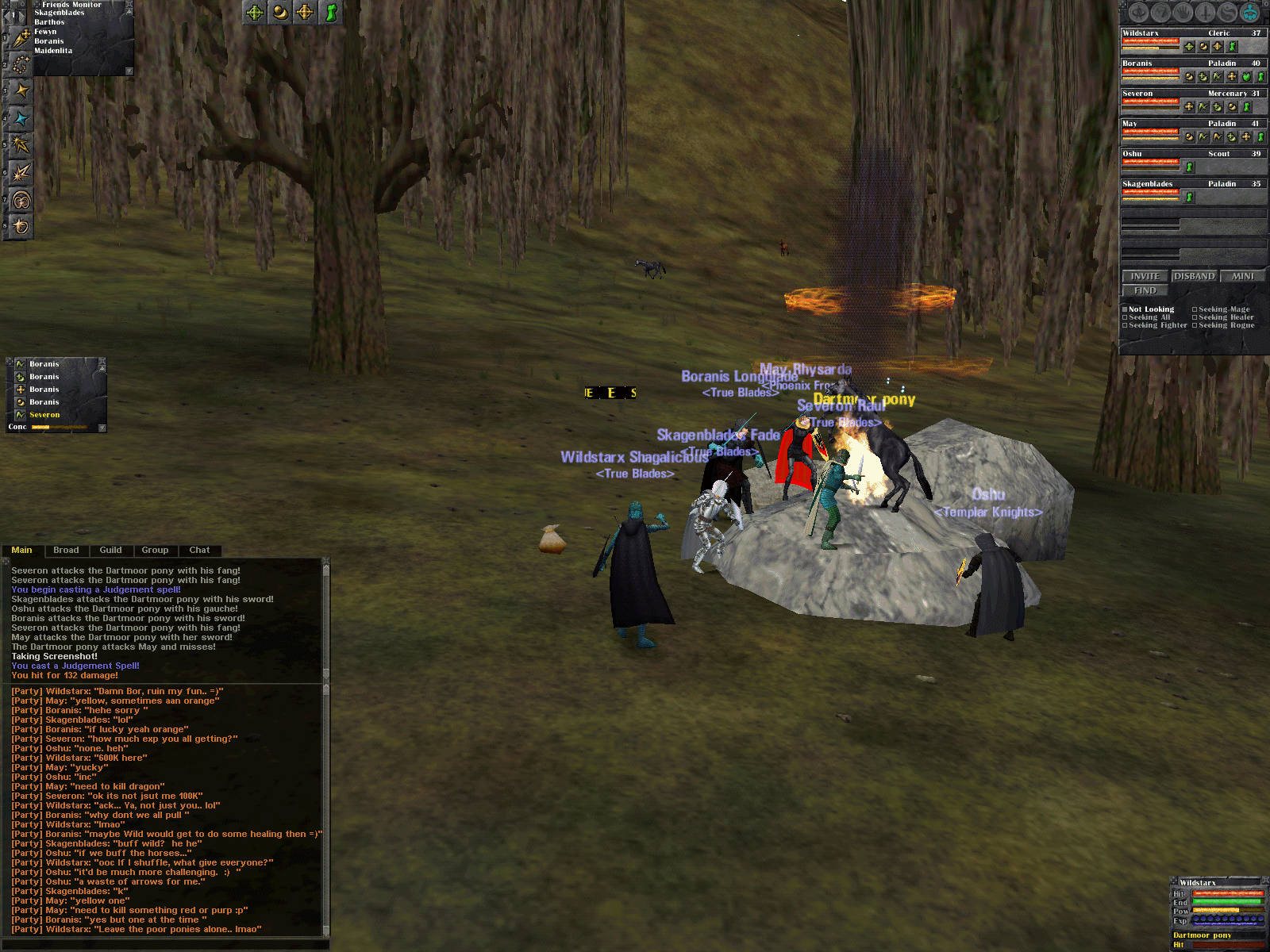
Task: Target Oshu the Scout in group panel
Action: tap(1132, 154)
